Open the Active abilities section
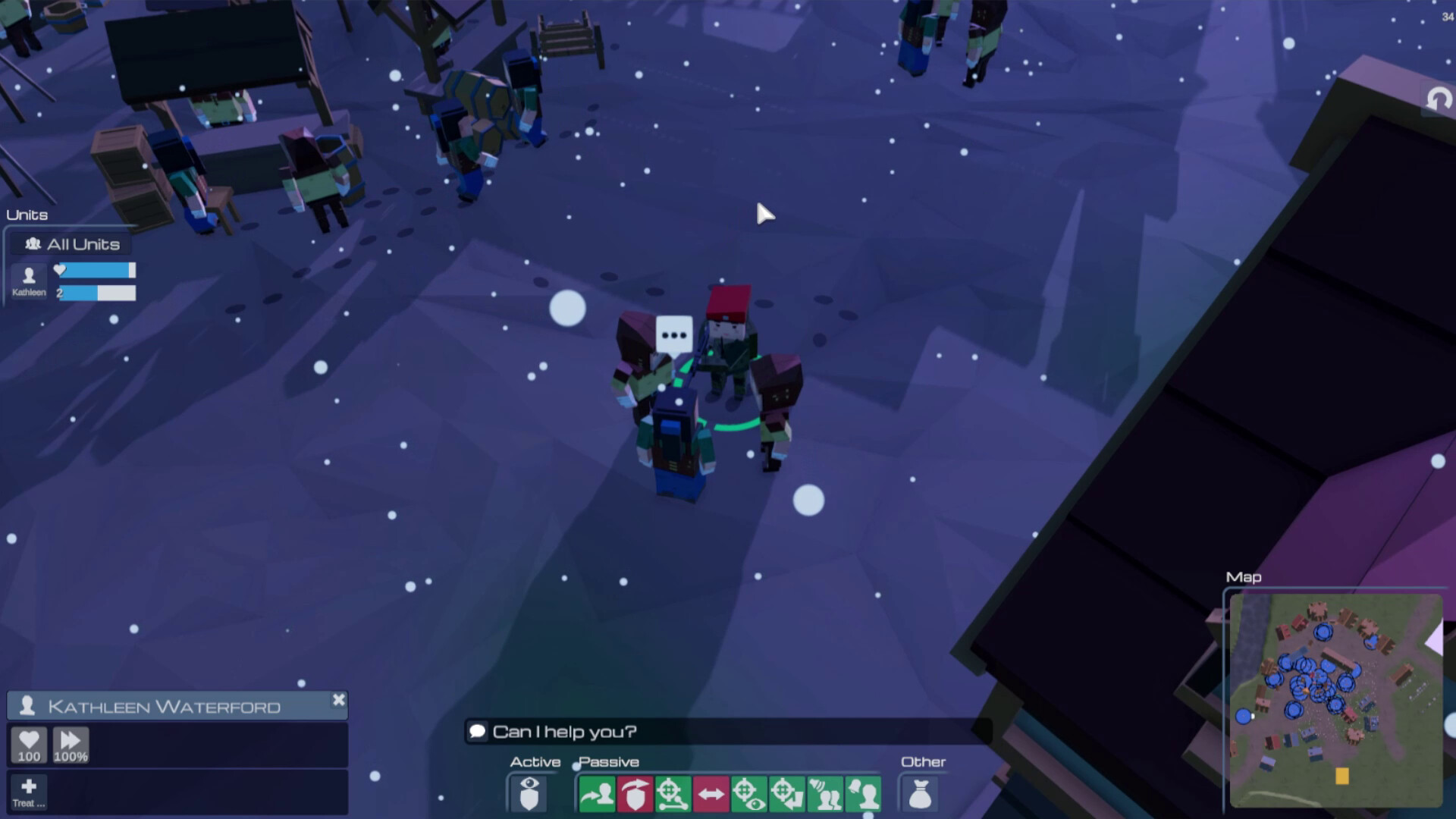 coord(536,761)
